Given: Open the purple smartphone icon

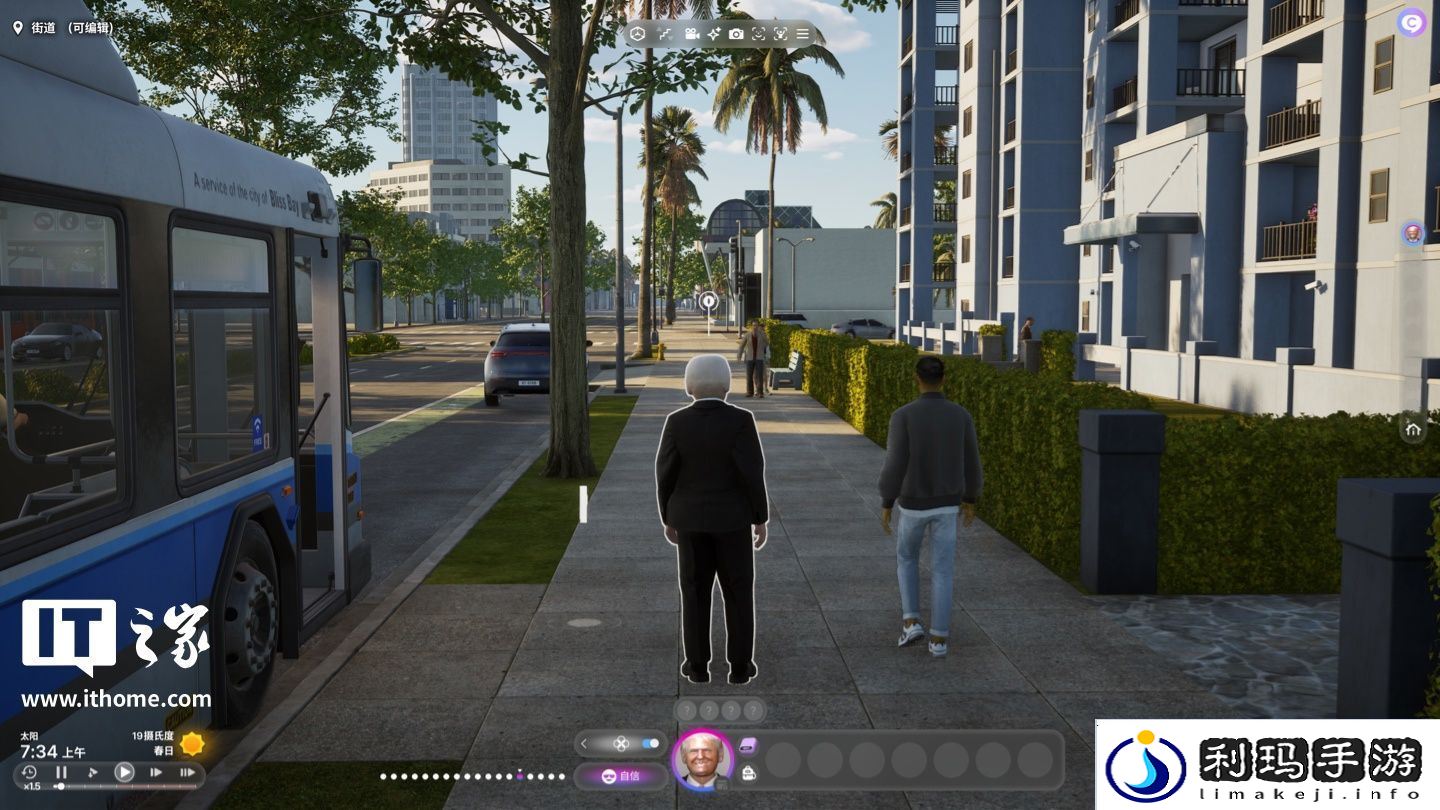Looking at the screenshot, I should (748, 745).
